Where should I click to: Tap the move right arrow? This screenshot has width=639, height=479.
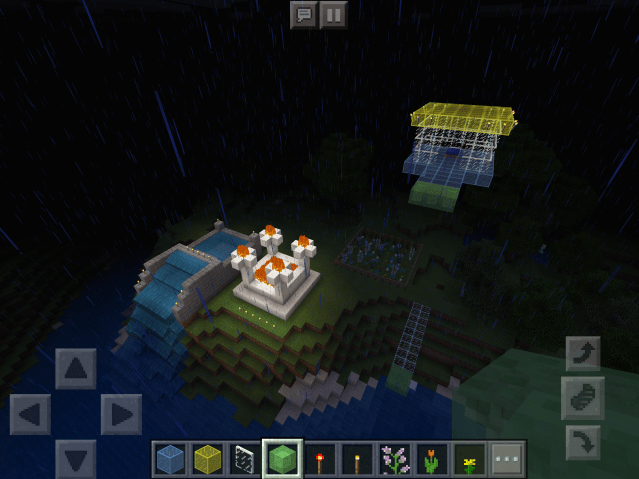pyautogui.click(x=121, y=414)
